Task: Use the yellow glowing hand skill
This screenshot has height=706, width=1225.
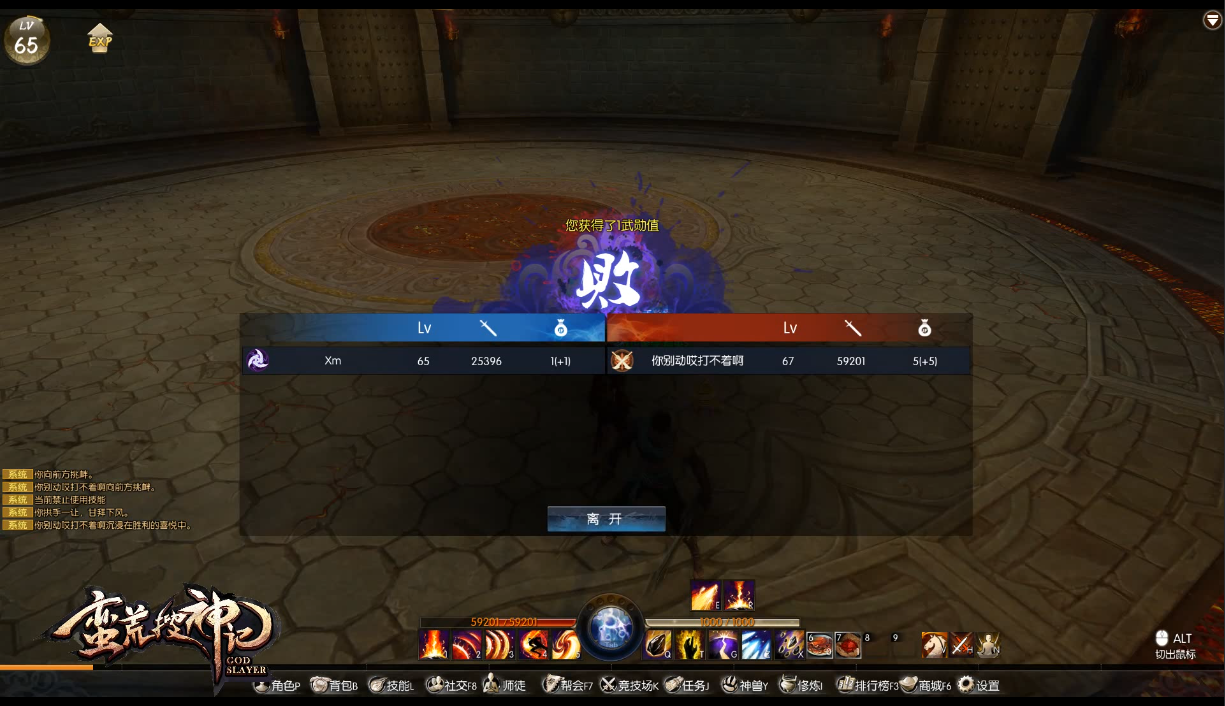Action: click(690, 645)
